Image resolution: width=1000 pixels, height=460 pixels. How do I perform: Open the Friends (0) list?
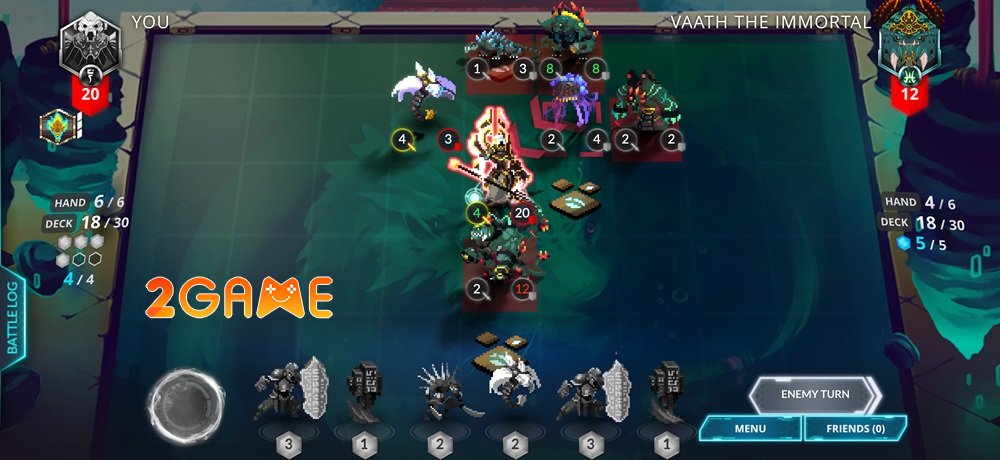coord(856,429)
